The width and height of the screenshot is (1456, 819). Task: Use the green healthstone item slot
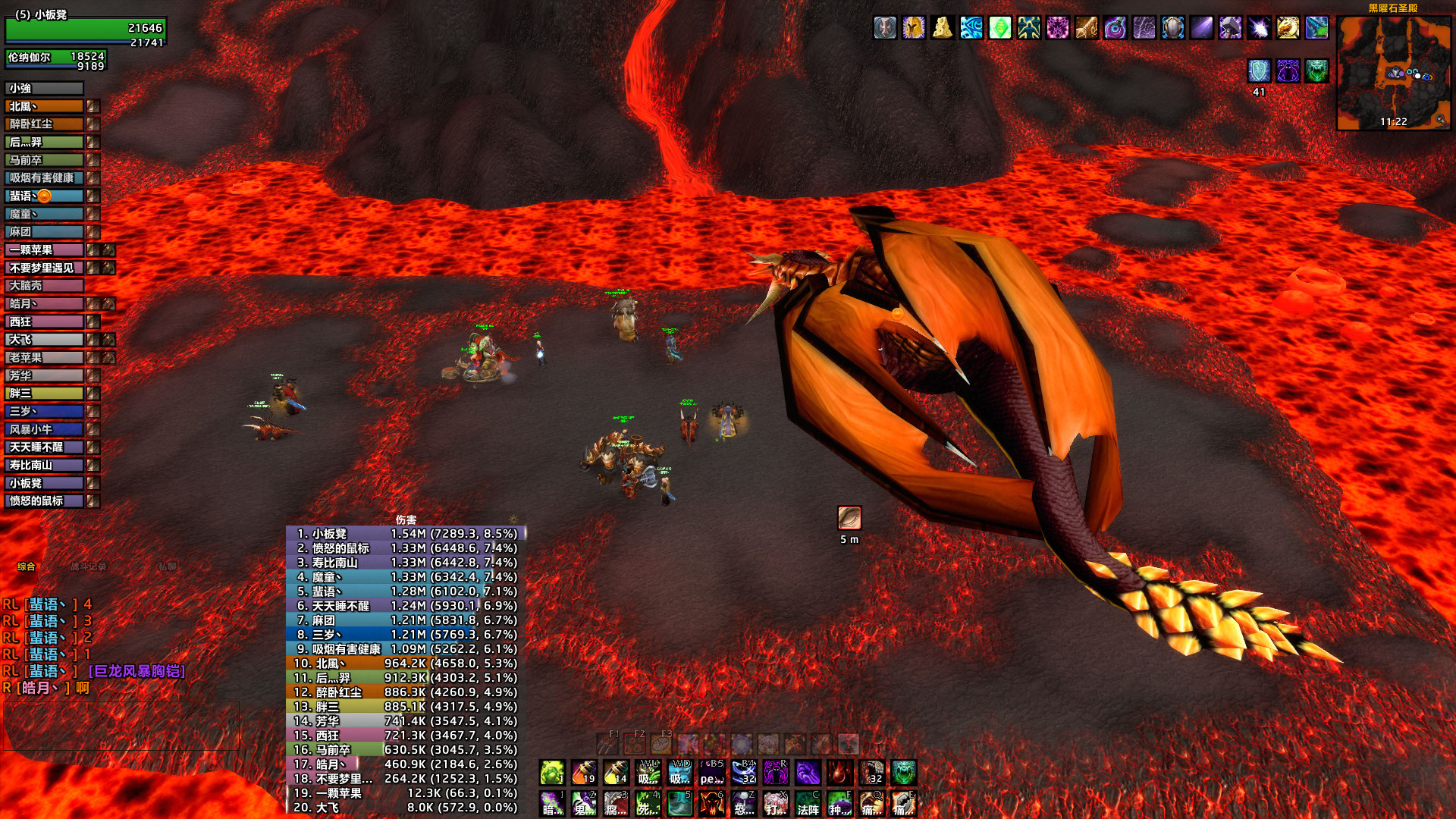[552, 773]
